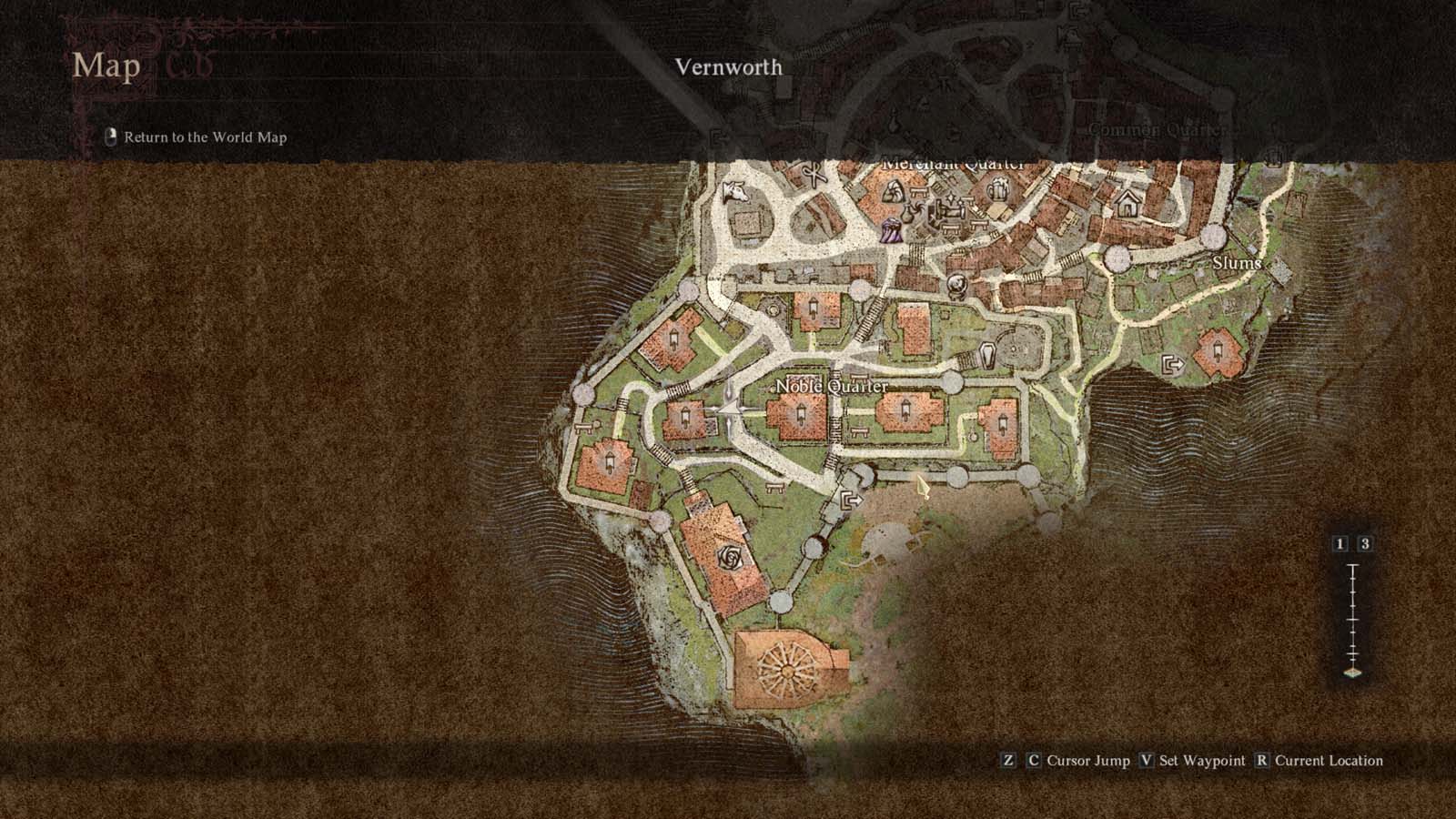
Task: Select the Slums region label
Action: pos(1238,262)
